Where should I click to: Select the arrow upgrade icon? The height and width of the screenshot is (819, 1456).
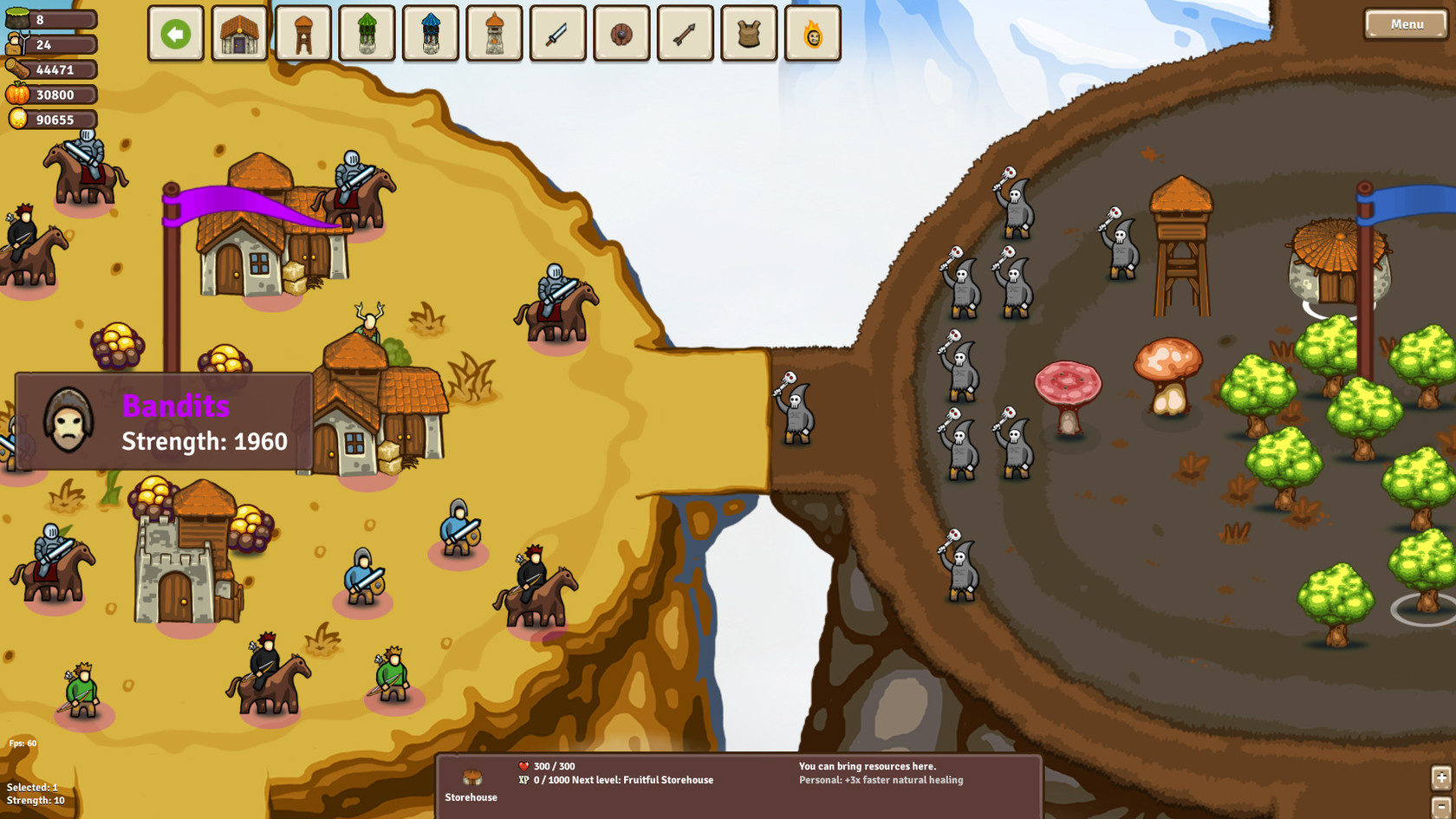[x=685, y=33]
